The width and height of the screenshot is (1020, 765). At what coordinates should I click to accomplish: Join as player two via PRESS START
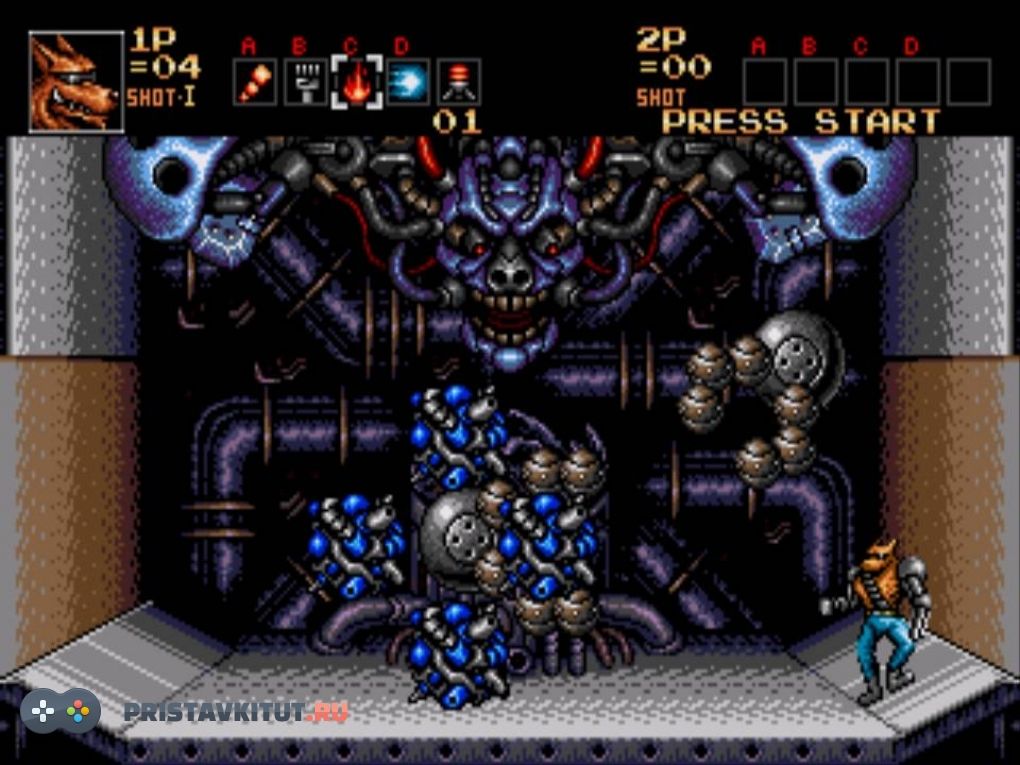click(x=801, y=122)
